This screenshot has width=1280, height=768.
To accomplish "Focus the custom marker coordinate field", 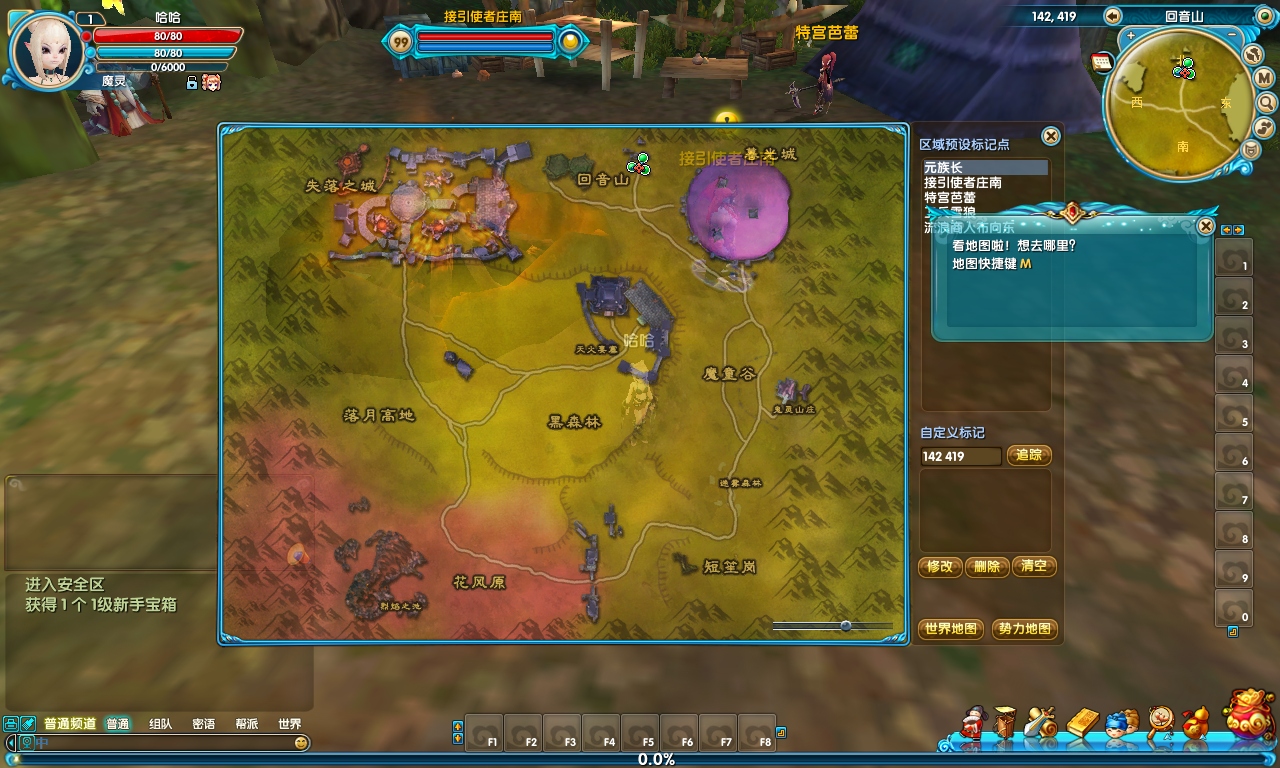I will pos(960,456).
